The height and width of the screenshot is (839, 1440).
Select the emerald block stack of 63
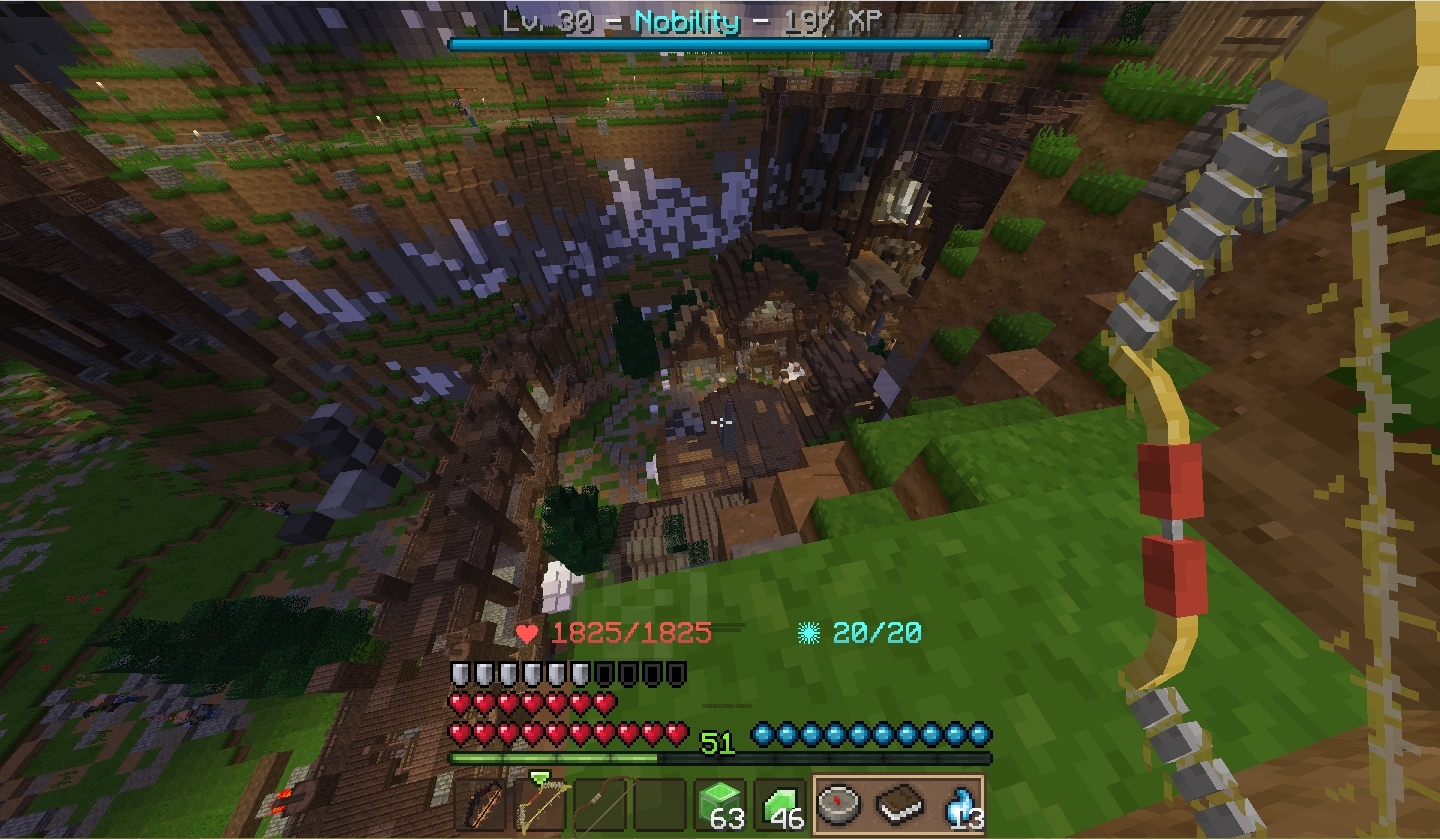(x=720, y=805)
